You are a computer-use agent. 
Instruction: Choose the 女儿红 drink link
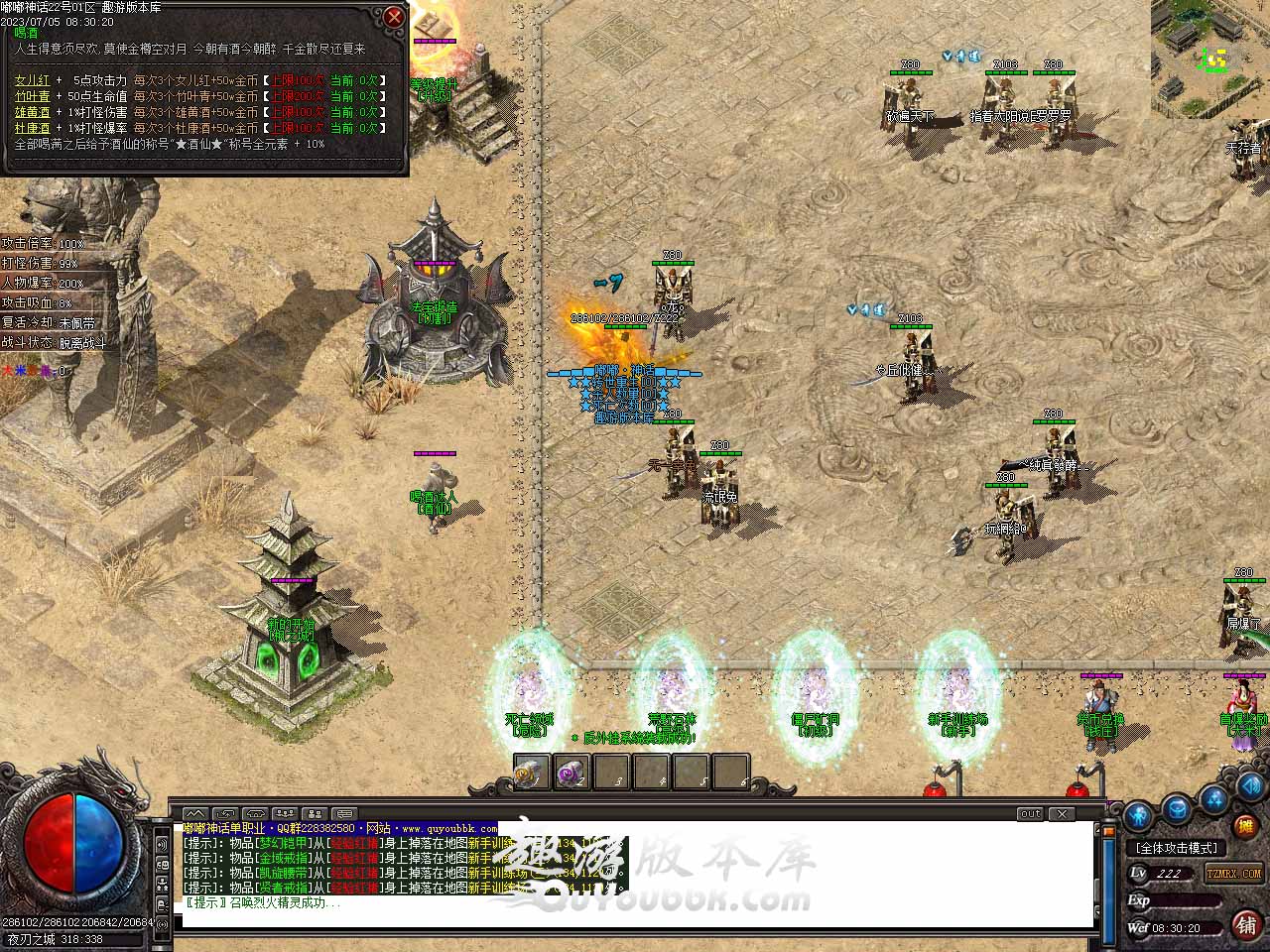pos(32,80)
